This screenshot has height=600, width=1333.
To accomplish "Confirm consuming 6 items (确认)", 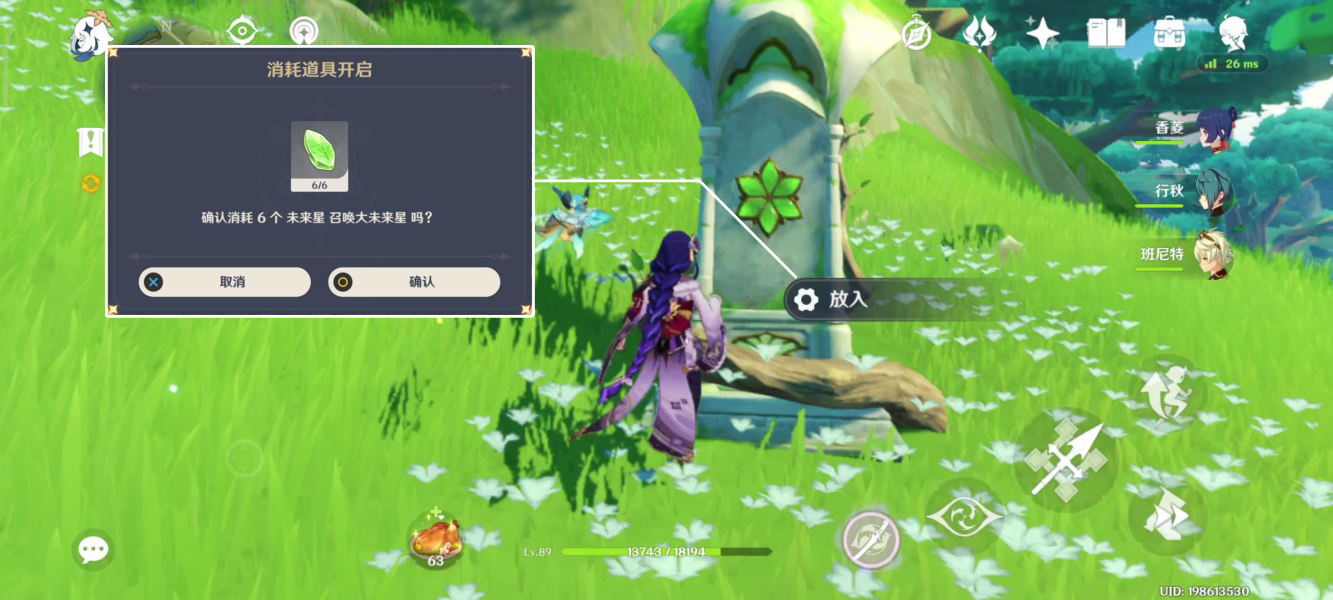I will [x=414, y=282].
